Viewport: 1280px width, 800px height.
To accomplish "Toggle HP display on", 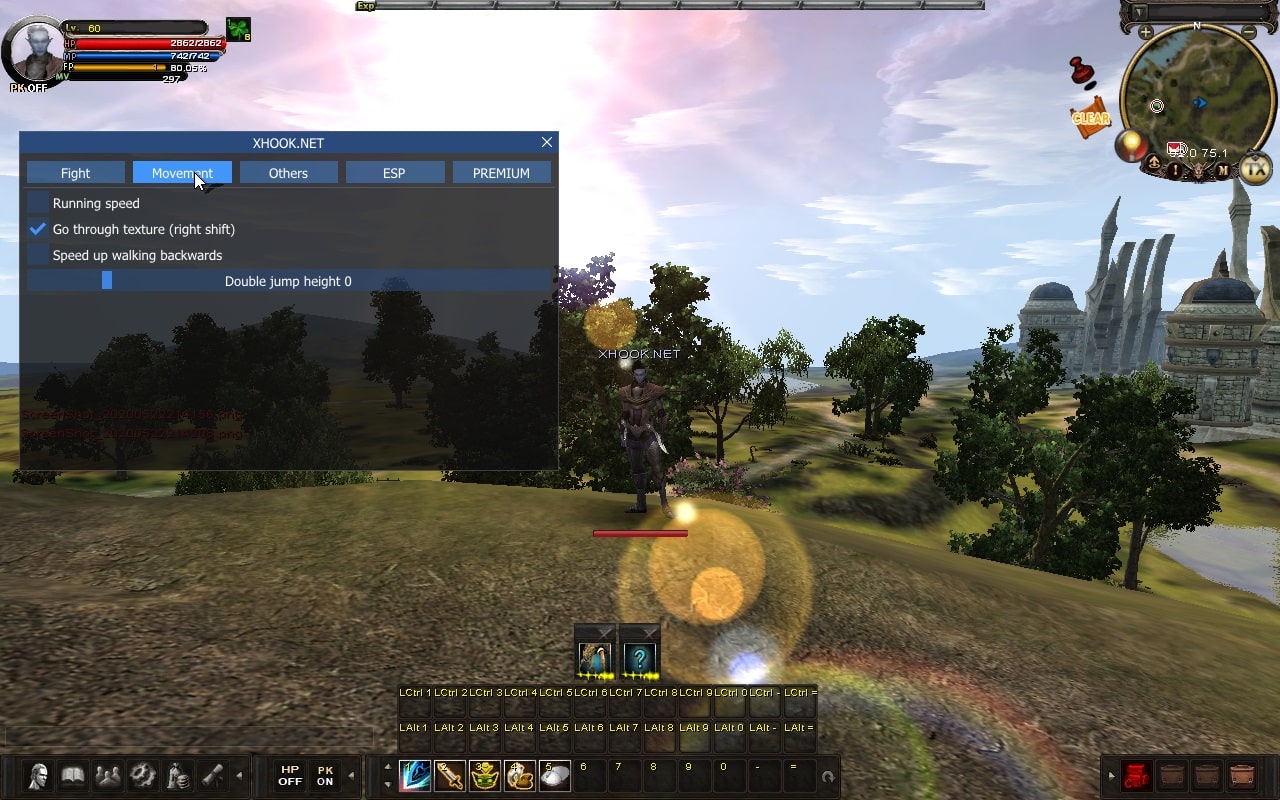I will coord(289,776).
